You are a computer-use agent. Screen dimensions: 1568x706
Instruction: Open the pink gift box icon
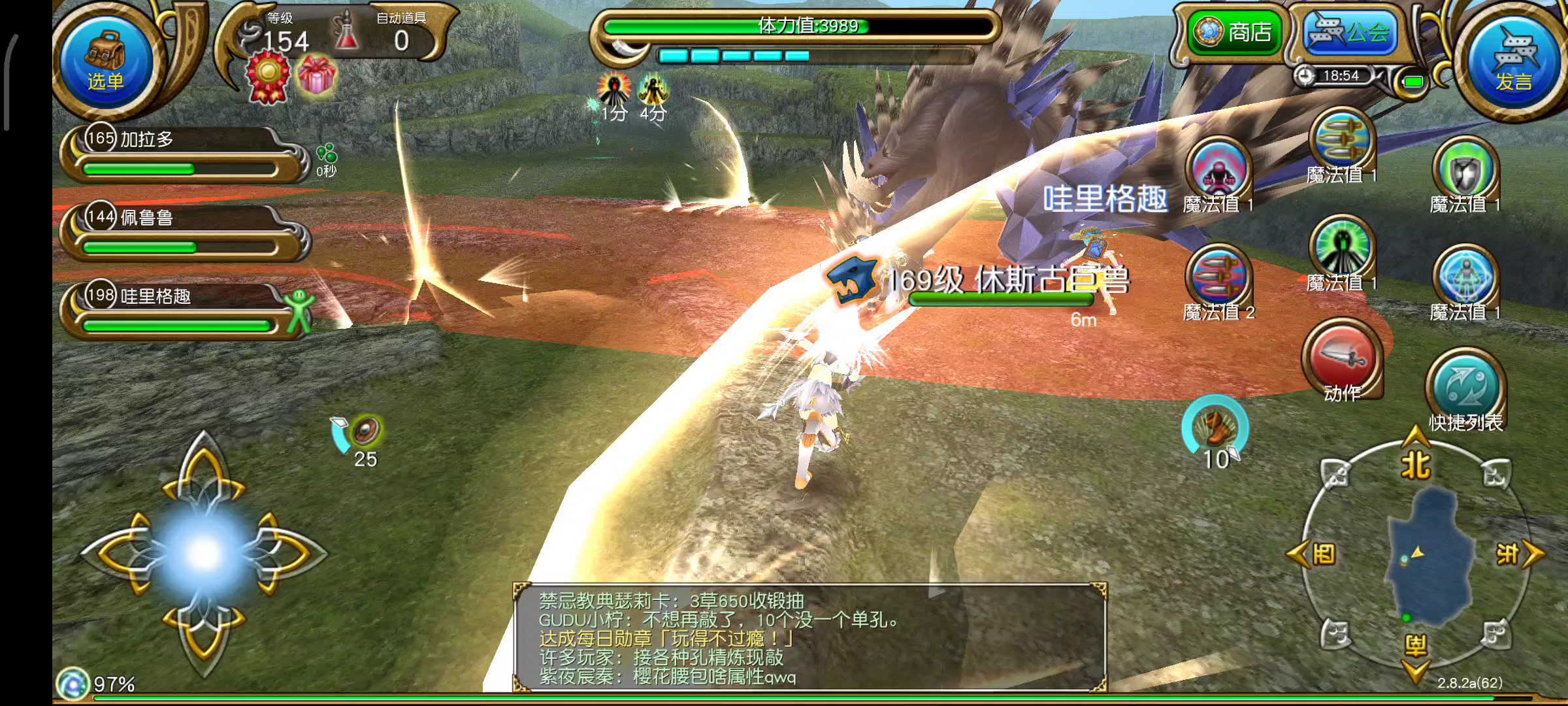(316, 76)
